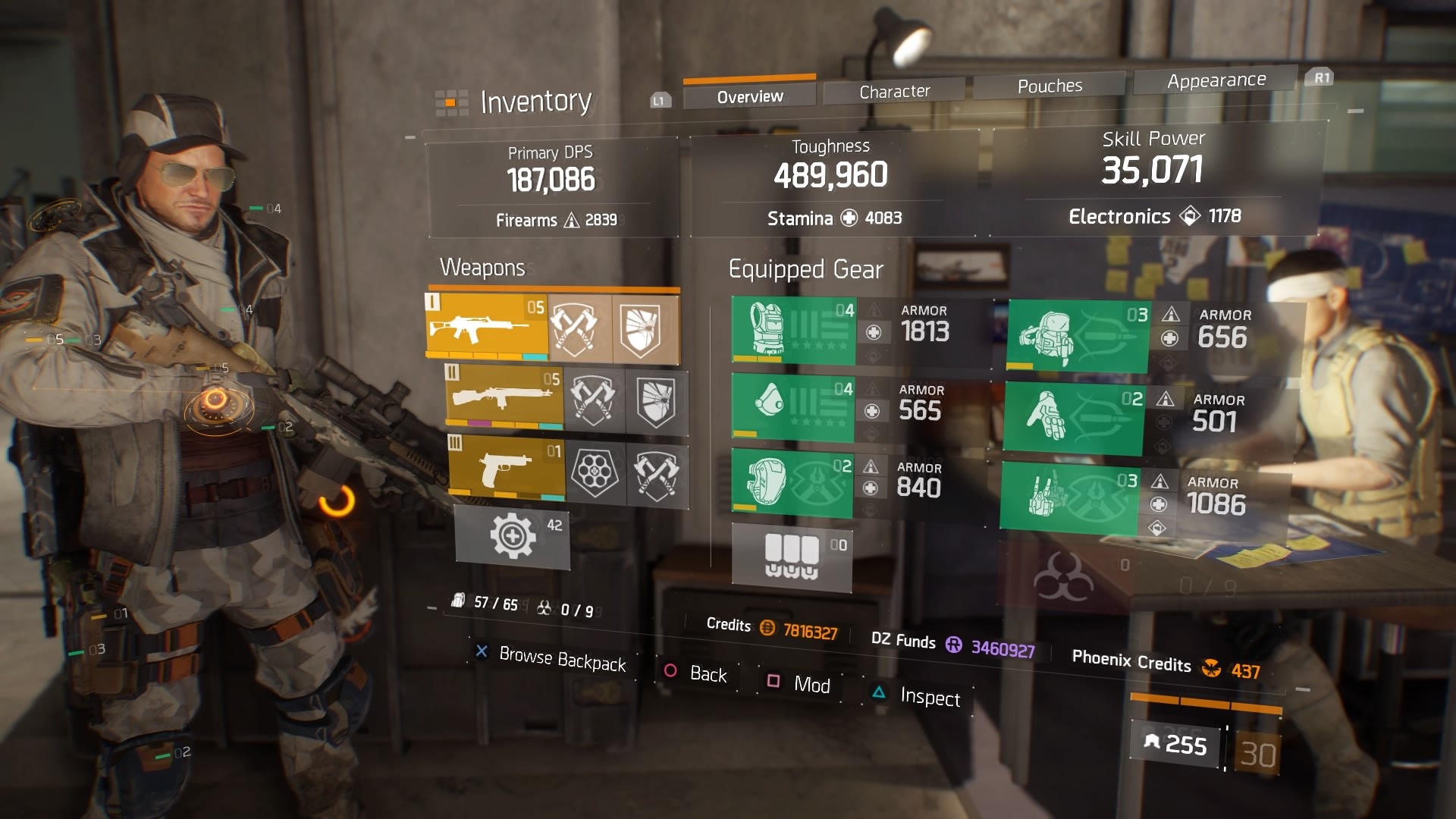Viewport: 1456px width, 819px height.
Task: Select the backpack gear slot with 656 armor
Action: [1077, 337]
